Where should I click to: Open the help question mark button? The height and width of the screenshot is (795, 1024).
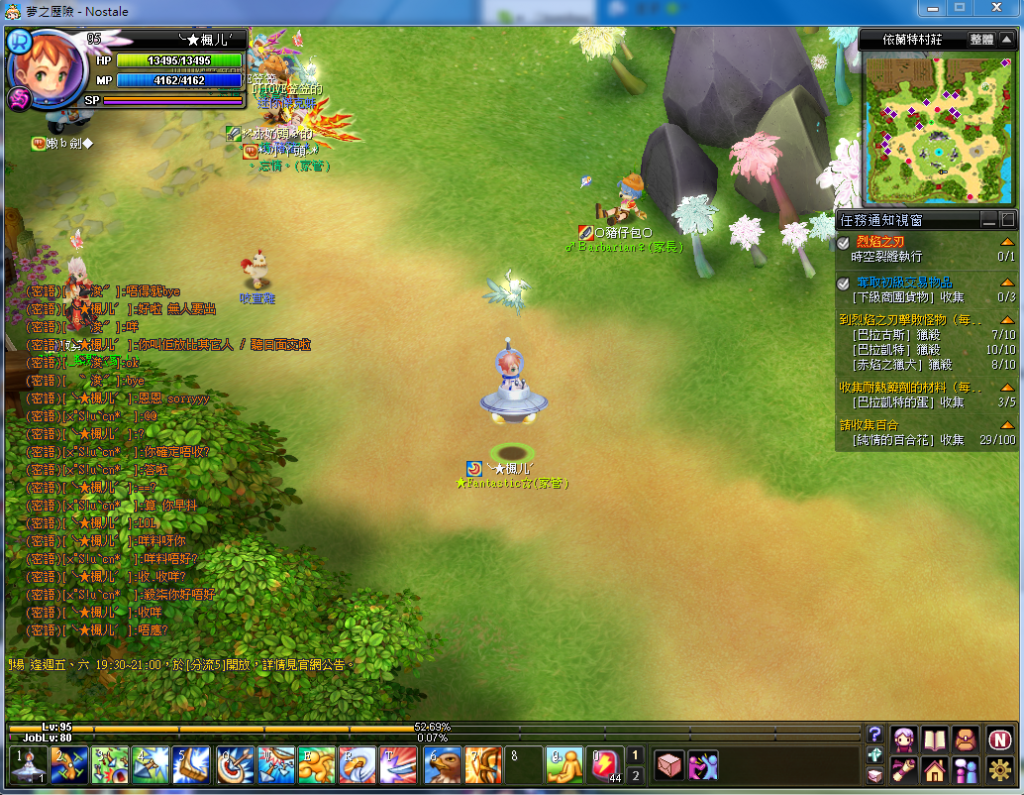click(x=875, y=734)
